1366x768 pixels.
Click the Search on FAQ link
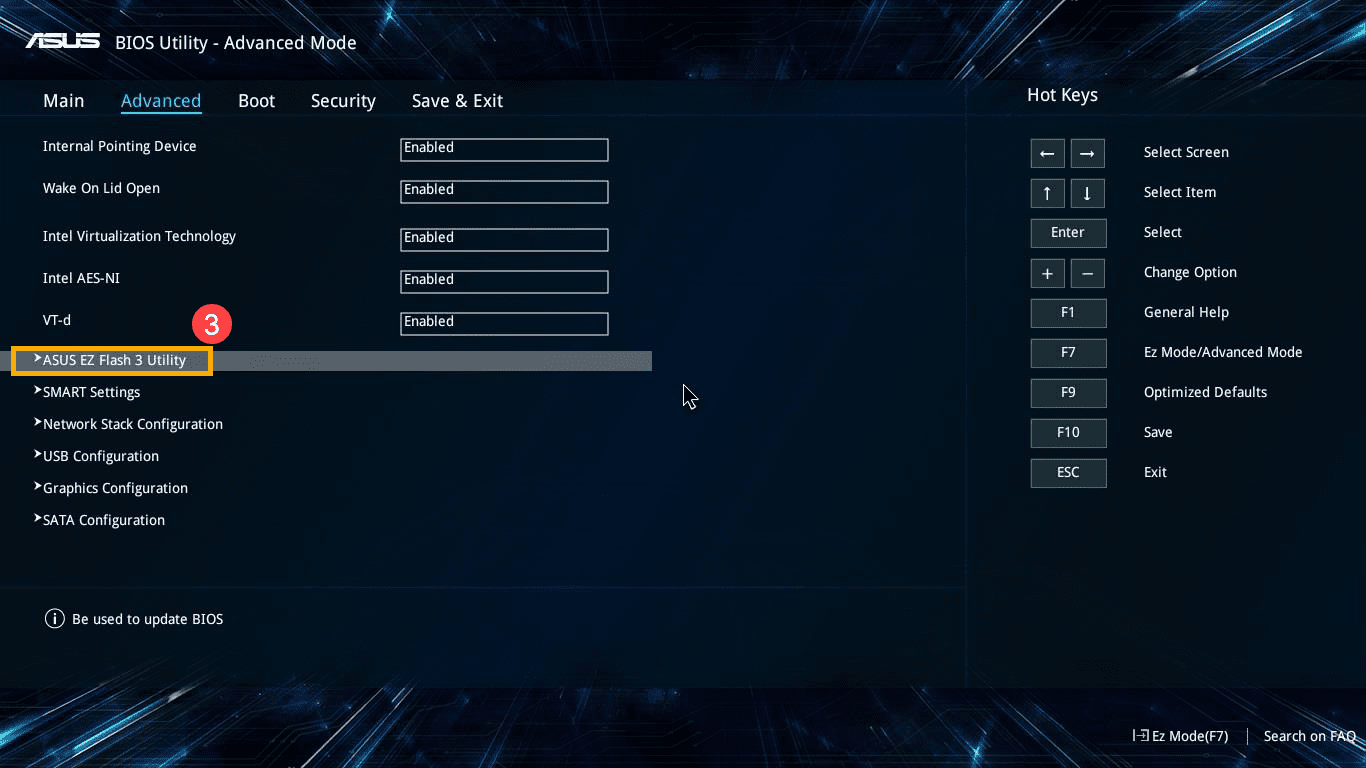point(1309,736)
